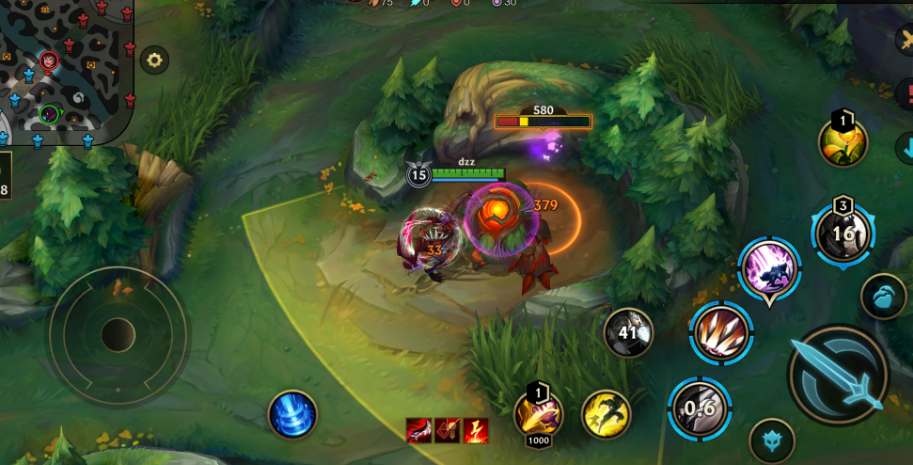
Task: Tap the summoner spell on 41 cooldown
Action: (x=629, y=333)
